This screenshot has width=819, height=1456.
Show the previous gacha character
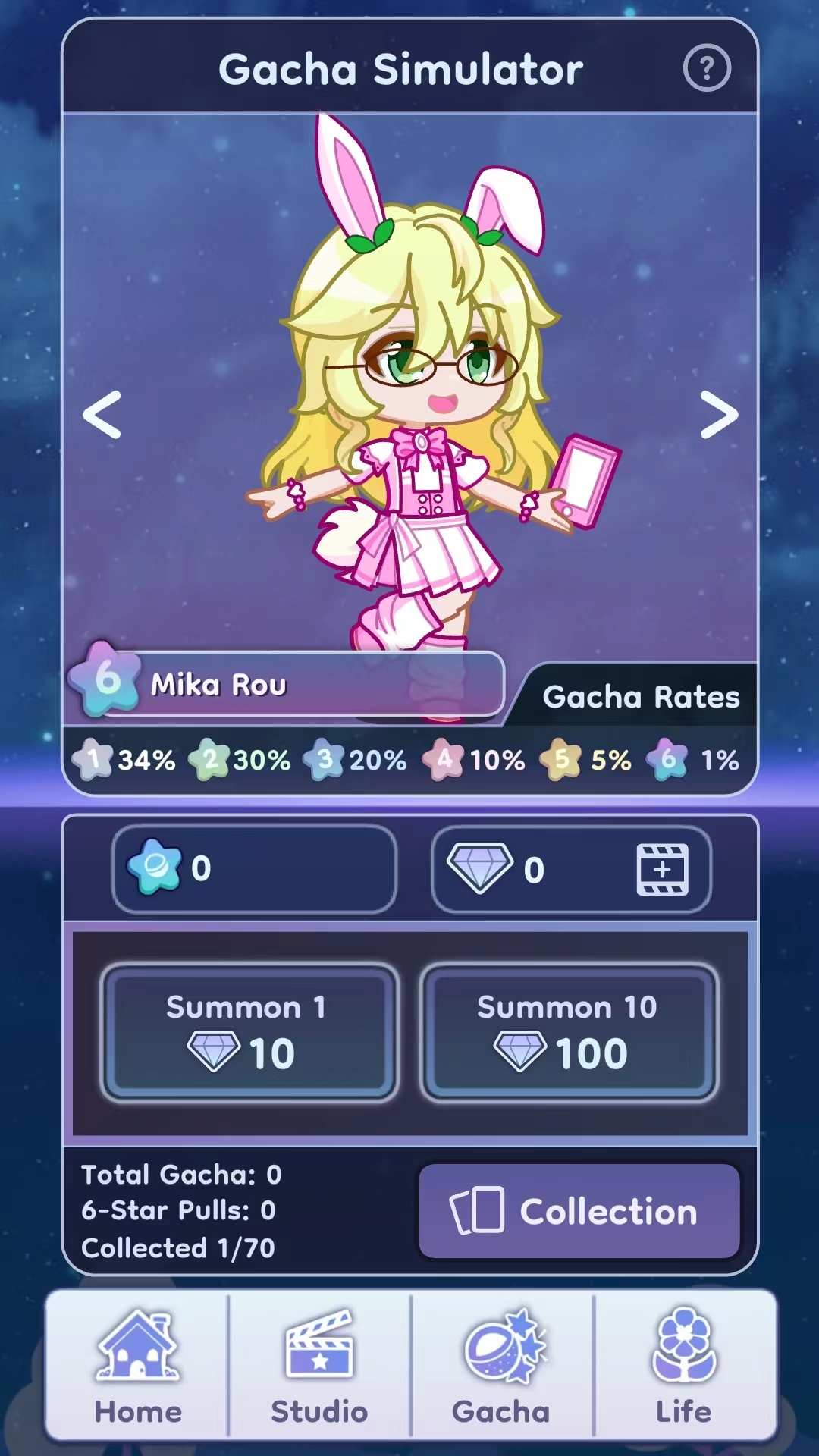pyautogui.click(x=102, y=415)
